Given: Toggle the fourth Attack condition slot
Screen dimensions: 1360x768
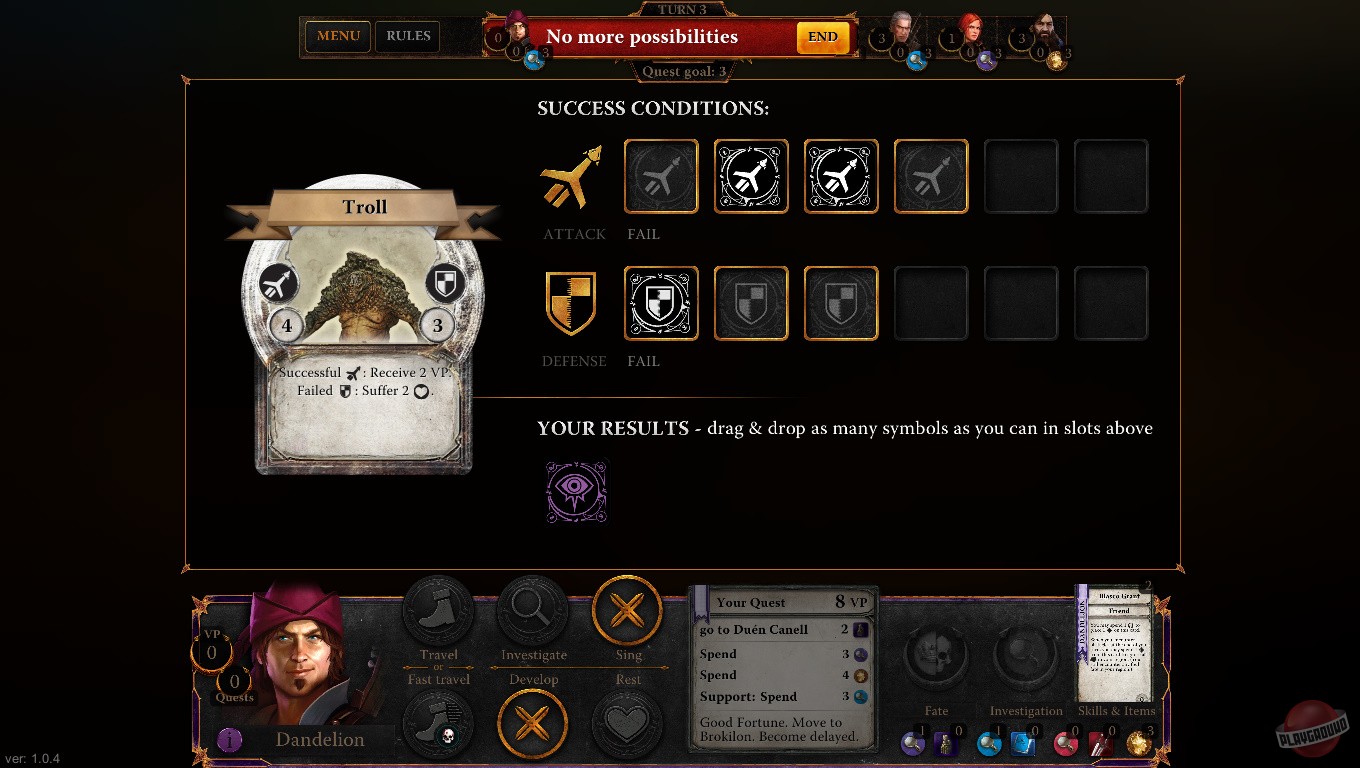Looking at the screenshot, I should pyautogui.click(x=931, y=176).
